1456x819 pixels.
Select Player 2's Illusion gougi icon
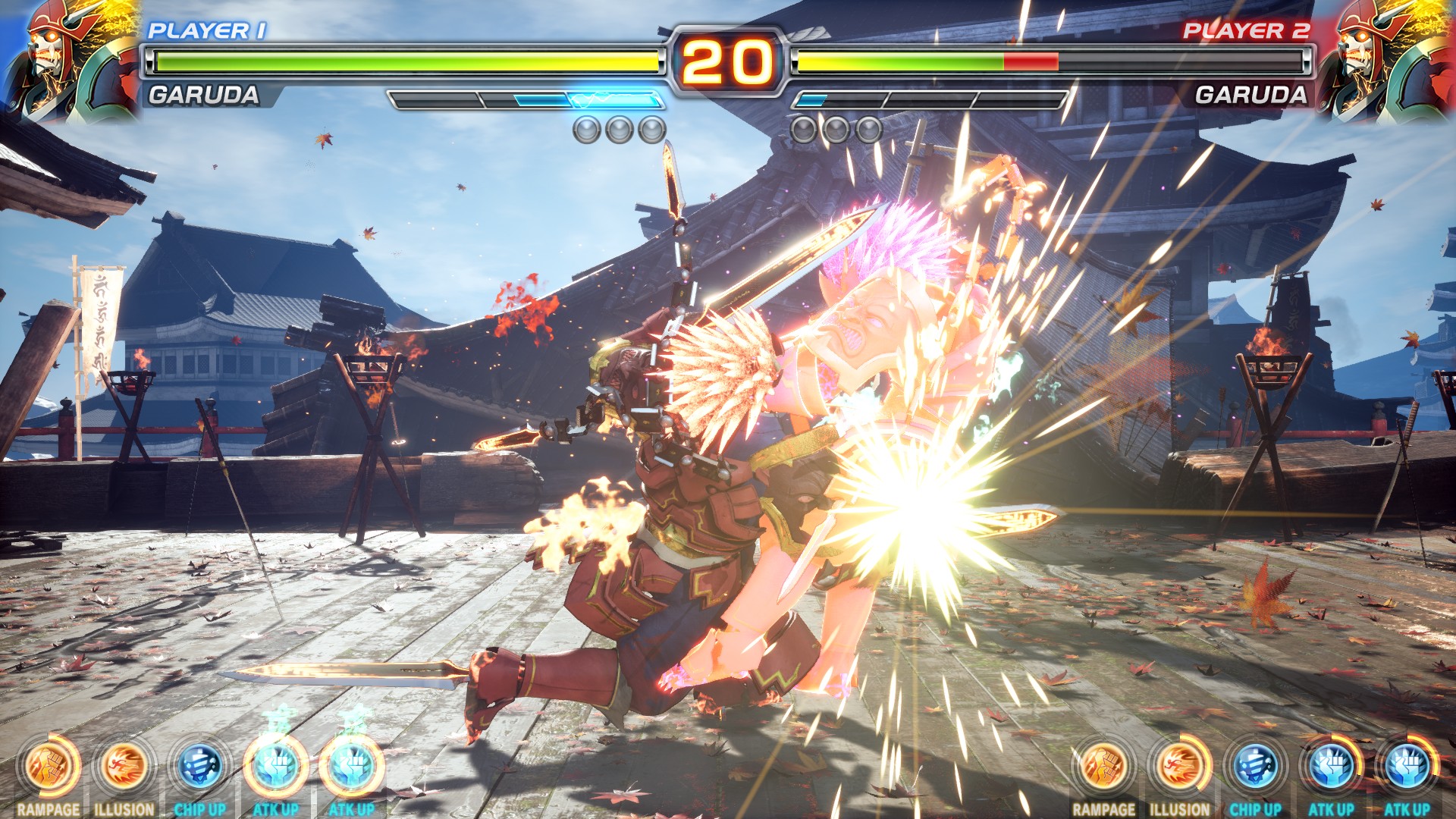(x=1179, y=766)
